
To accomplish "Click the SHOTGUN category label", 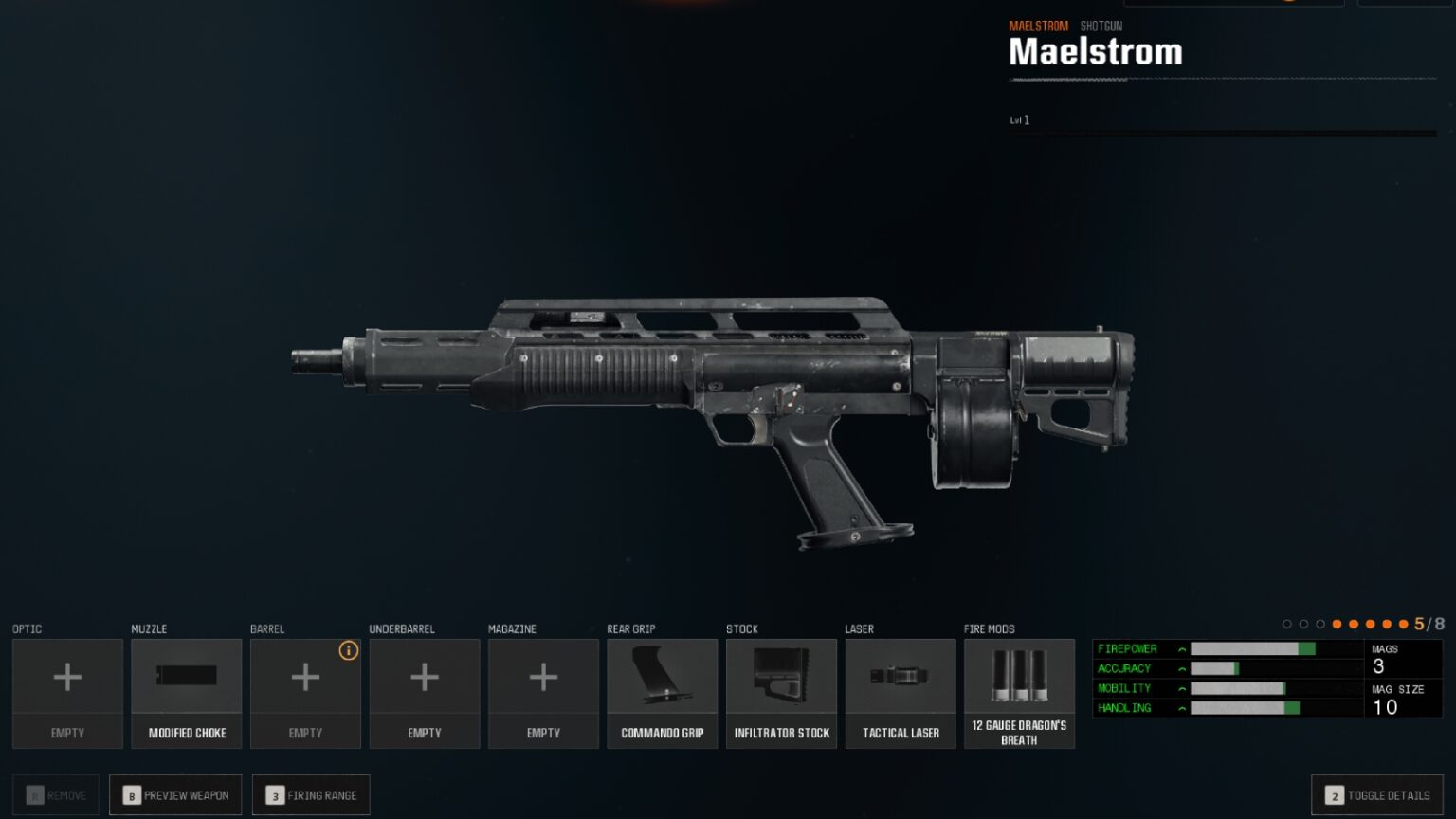I will [x=1101, y=26].
